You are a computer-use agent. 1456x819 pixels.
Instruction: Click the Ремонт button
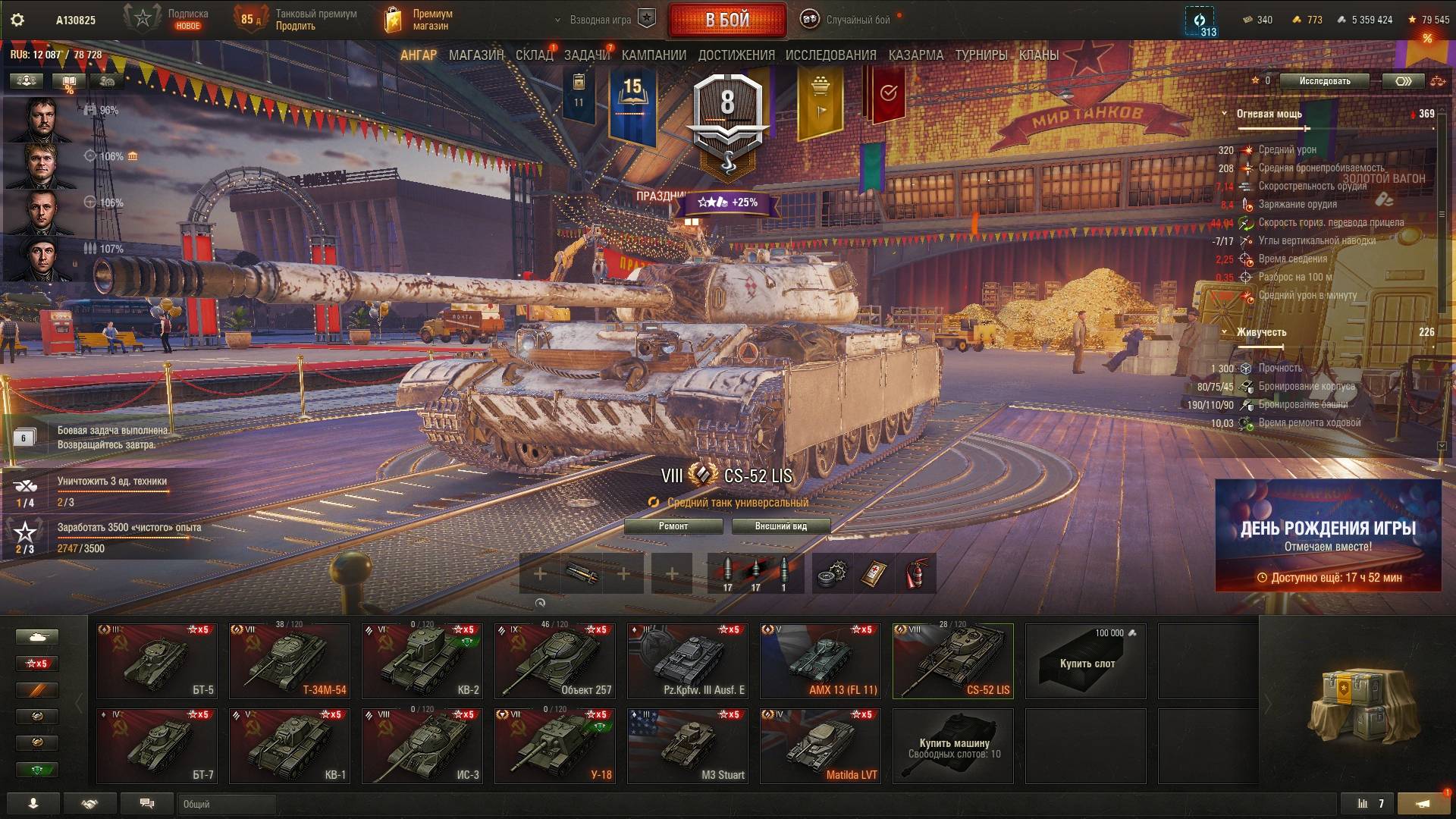pyautogui.click(x=673, y=526)
